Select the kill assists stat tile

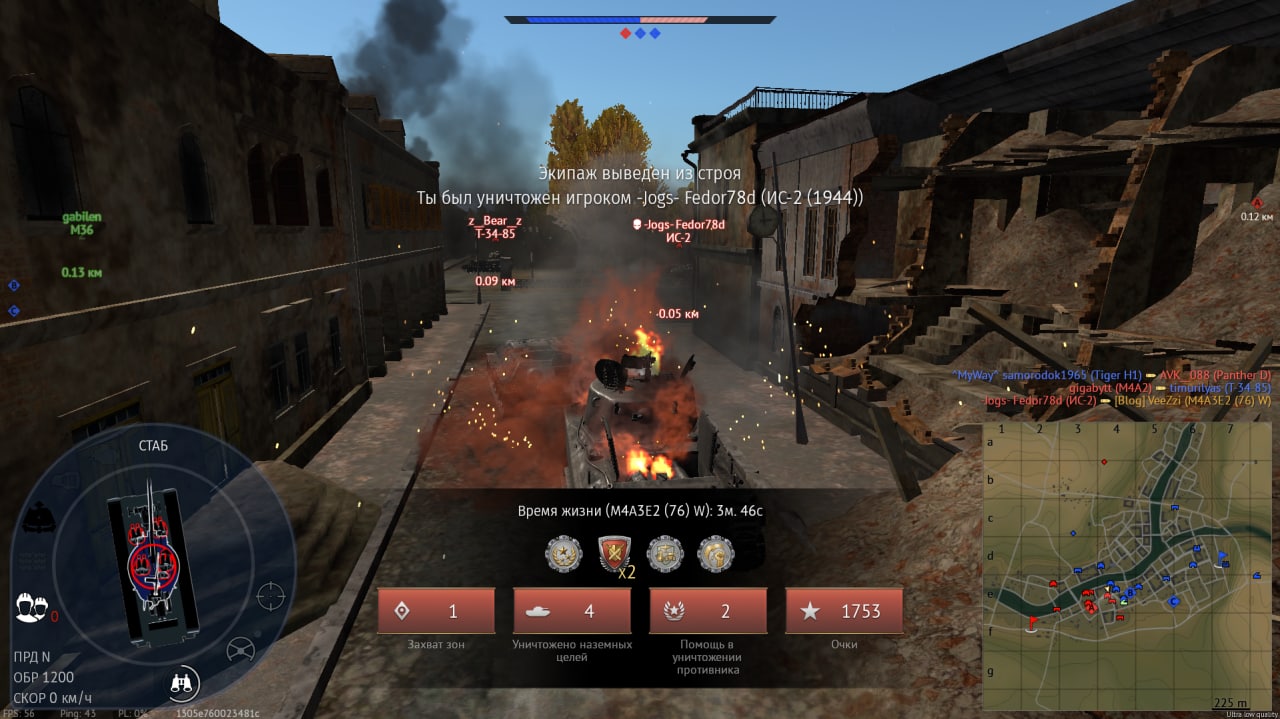click(x=708, y=611)
